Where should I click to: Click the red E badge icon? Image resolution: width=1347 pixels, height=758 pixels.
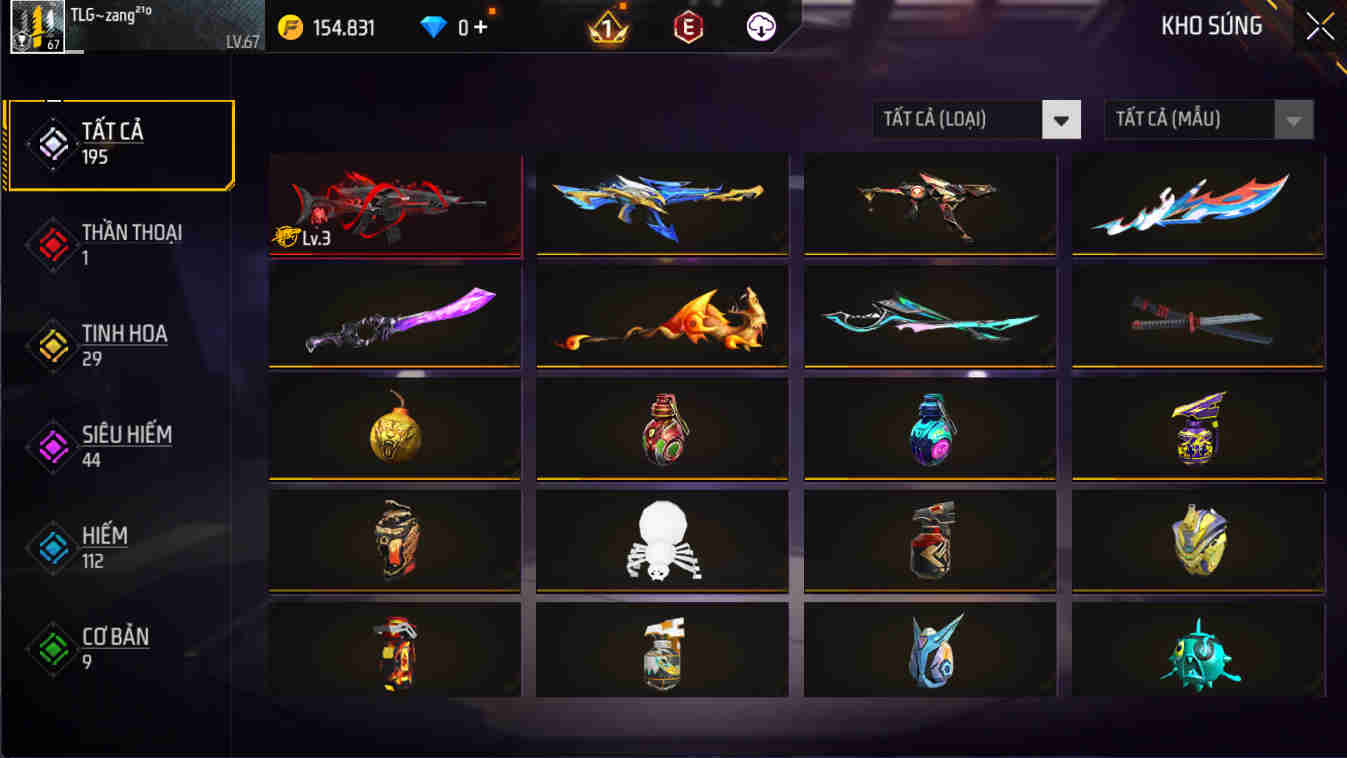(x=686, y=27)
